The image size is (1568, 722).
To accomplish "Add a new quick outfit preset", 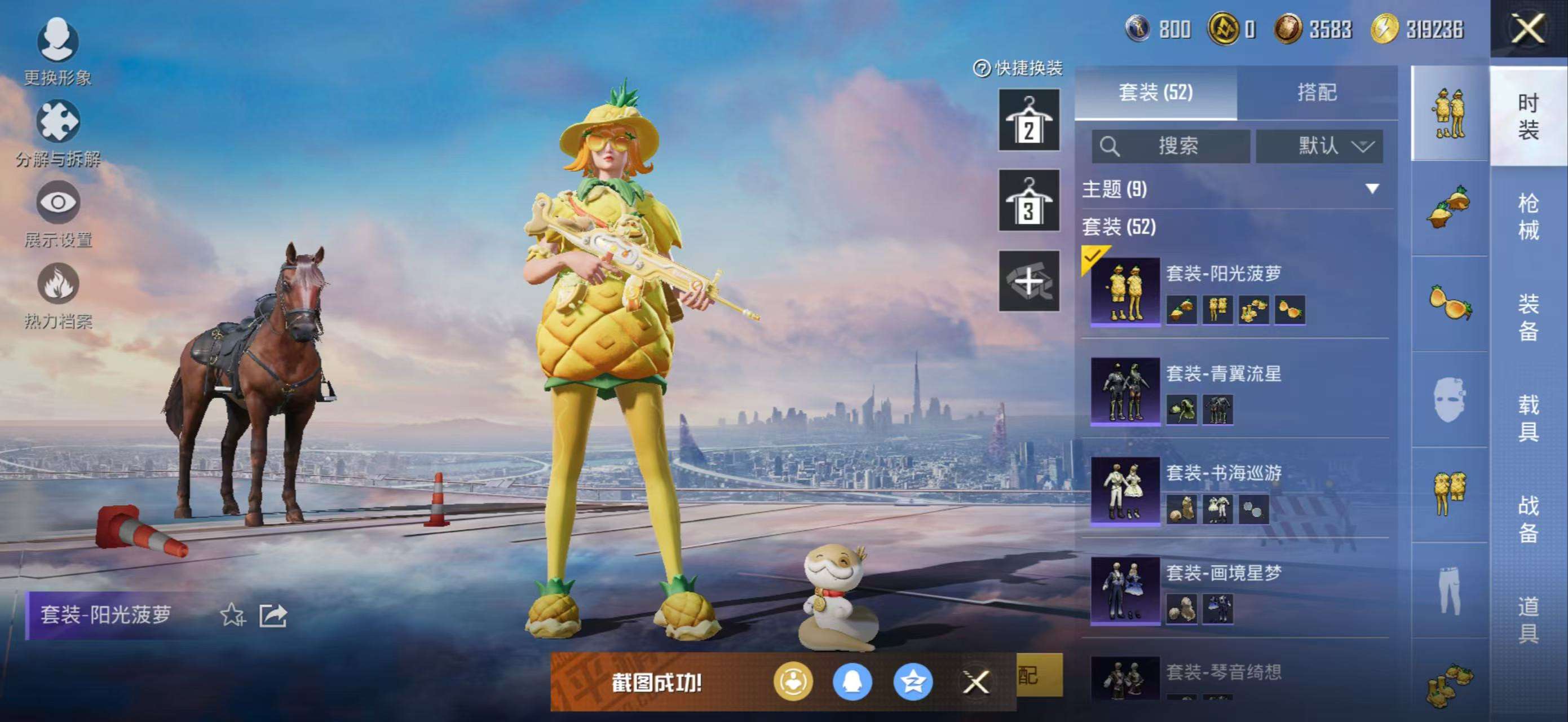I will (x=1028, y=281).
